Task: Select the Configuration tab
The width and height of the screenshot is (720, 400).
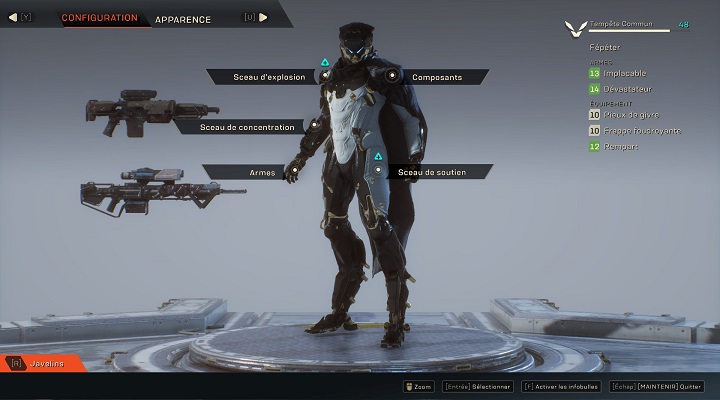Action: point(99,18)
